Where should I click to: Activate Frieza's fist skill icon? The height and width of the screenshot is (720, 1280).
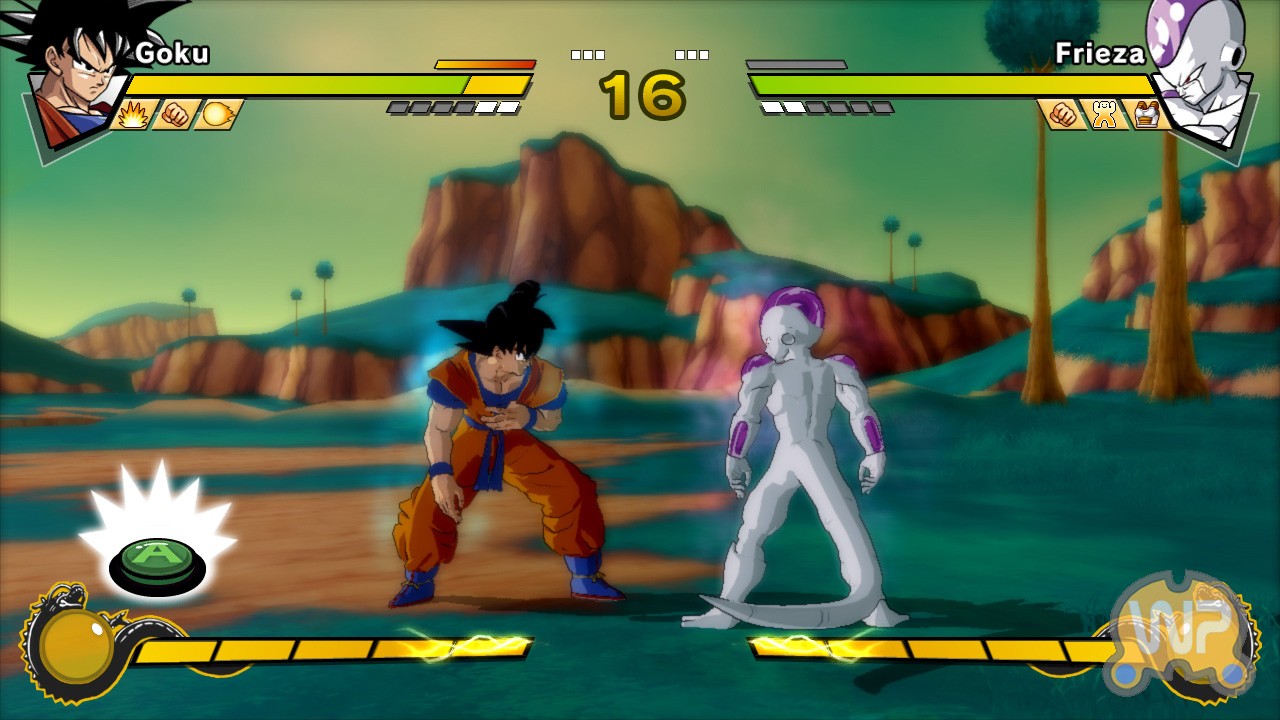tap(1062, 115)
